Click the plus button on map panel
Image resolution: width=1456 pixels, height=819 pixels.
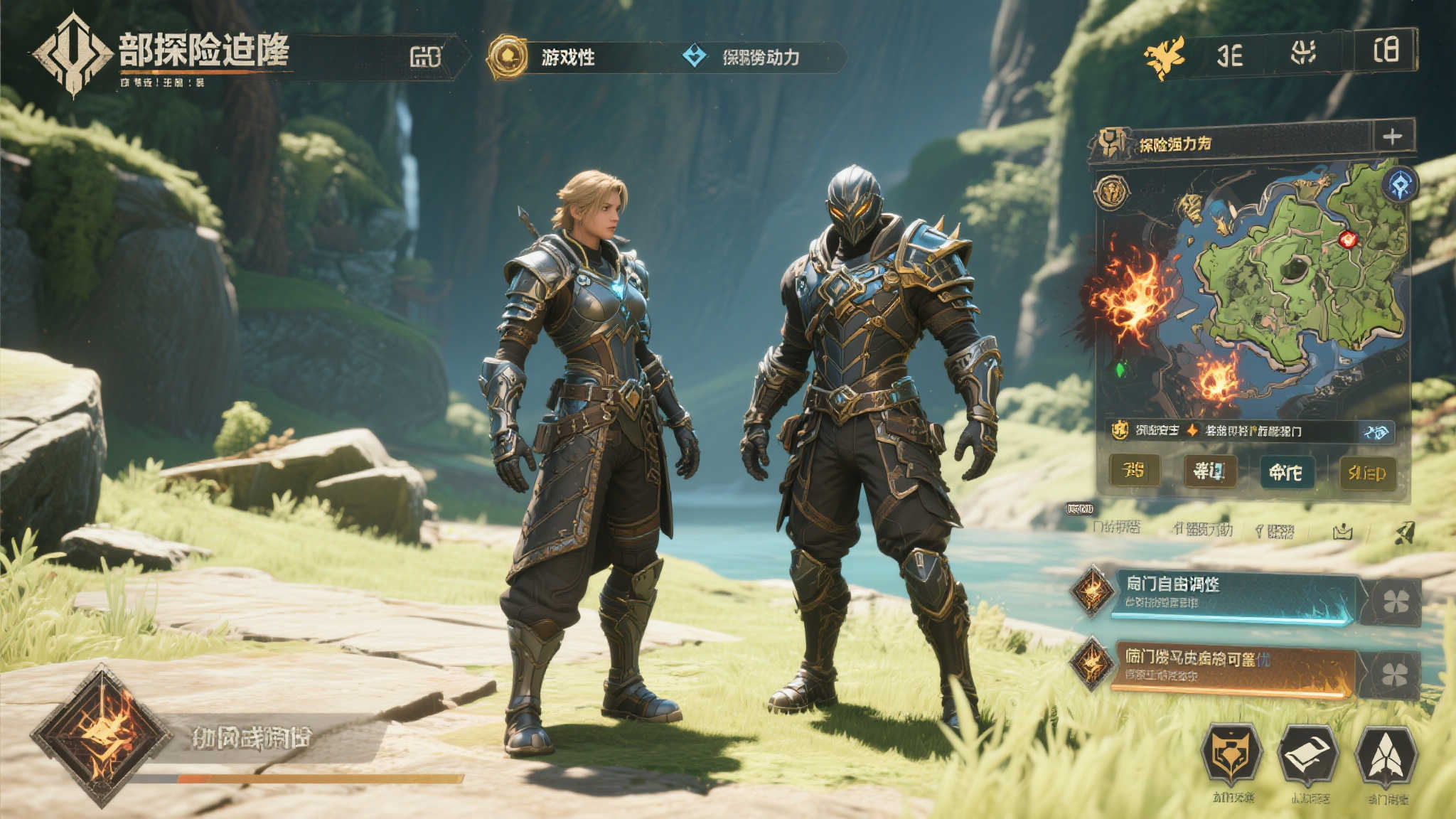(x=1392, y=136)
